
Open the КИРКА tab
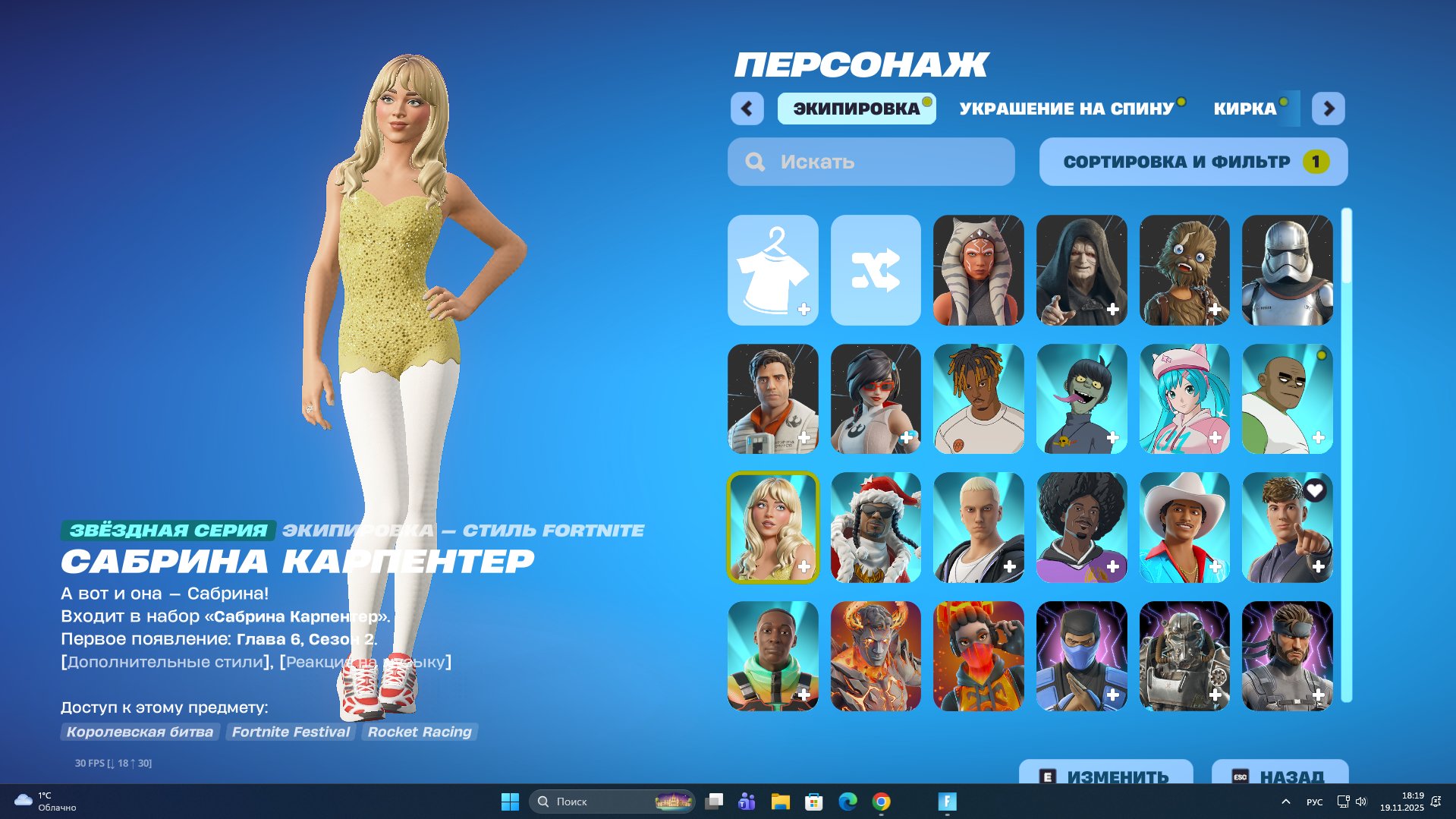click(1244, 109)
